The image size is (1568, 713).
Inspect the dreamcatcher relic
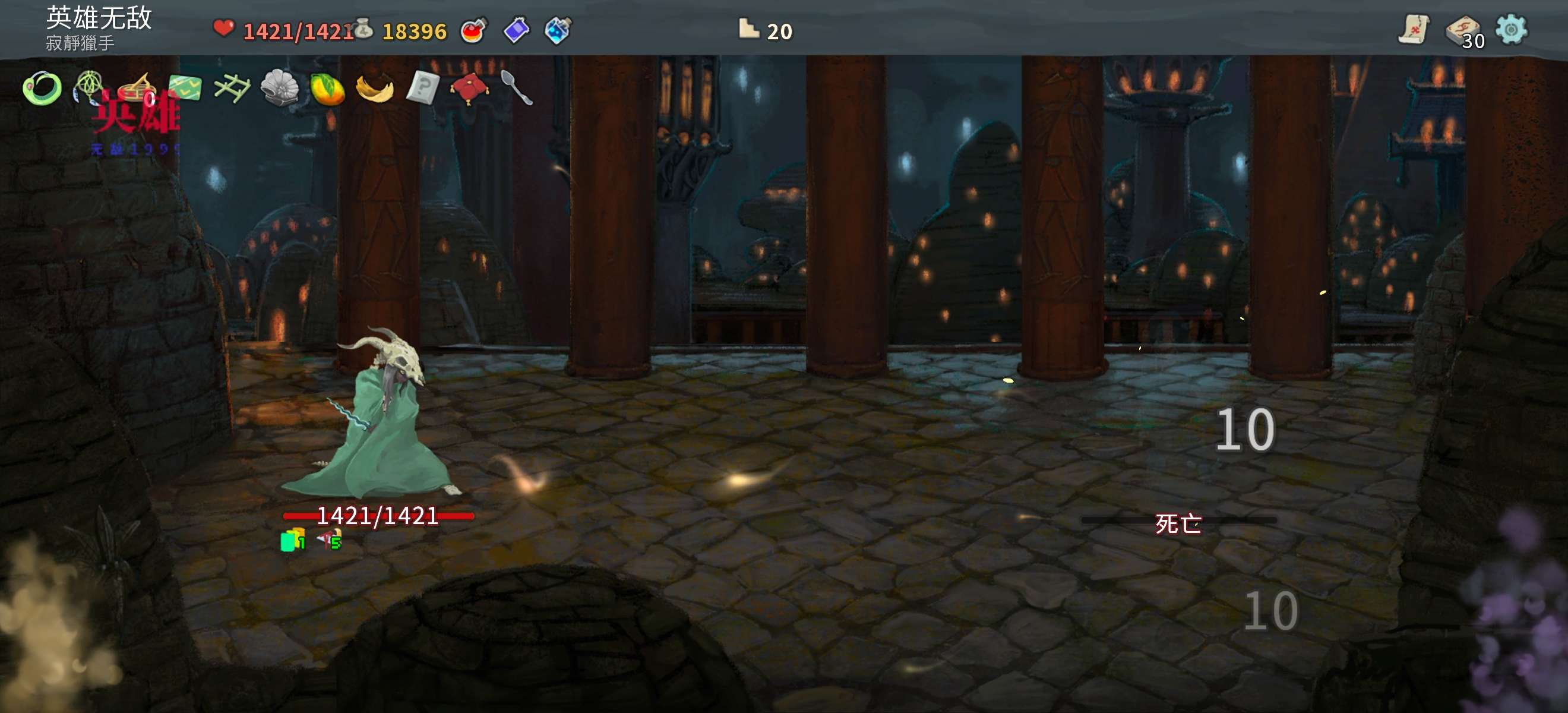point(89,87)
